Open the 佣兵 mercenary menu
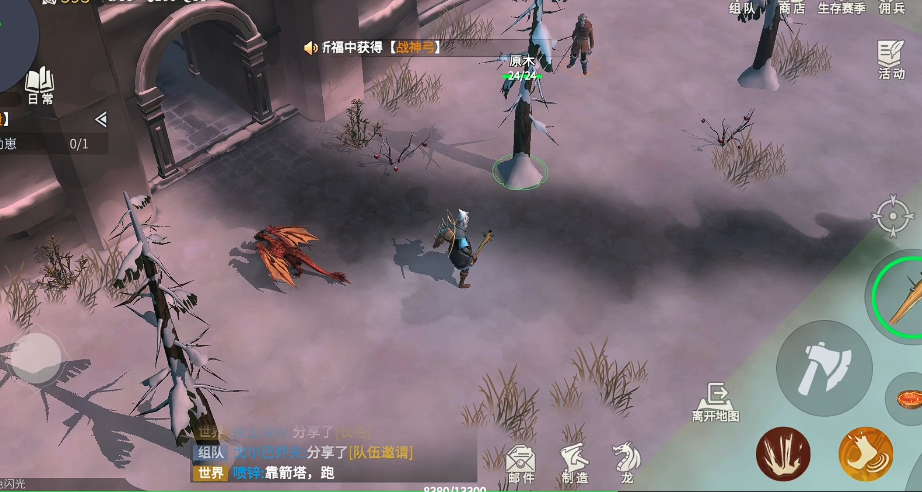The width and height of the screenshot is (922, 492). coord(892,8)
